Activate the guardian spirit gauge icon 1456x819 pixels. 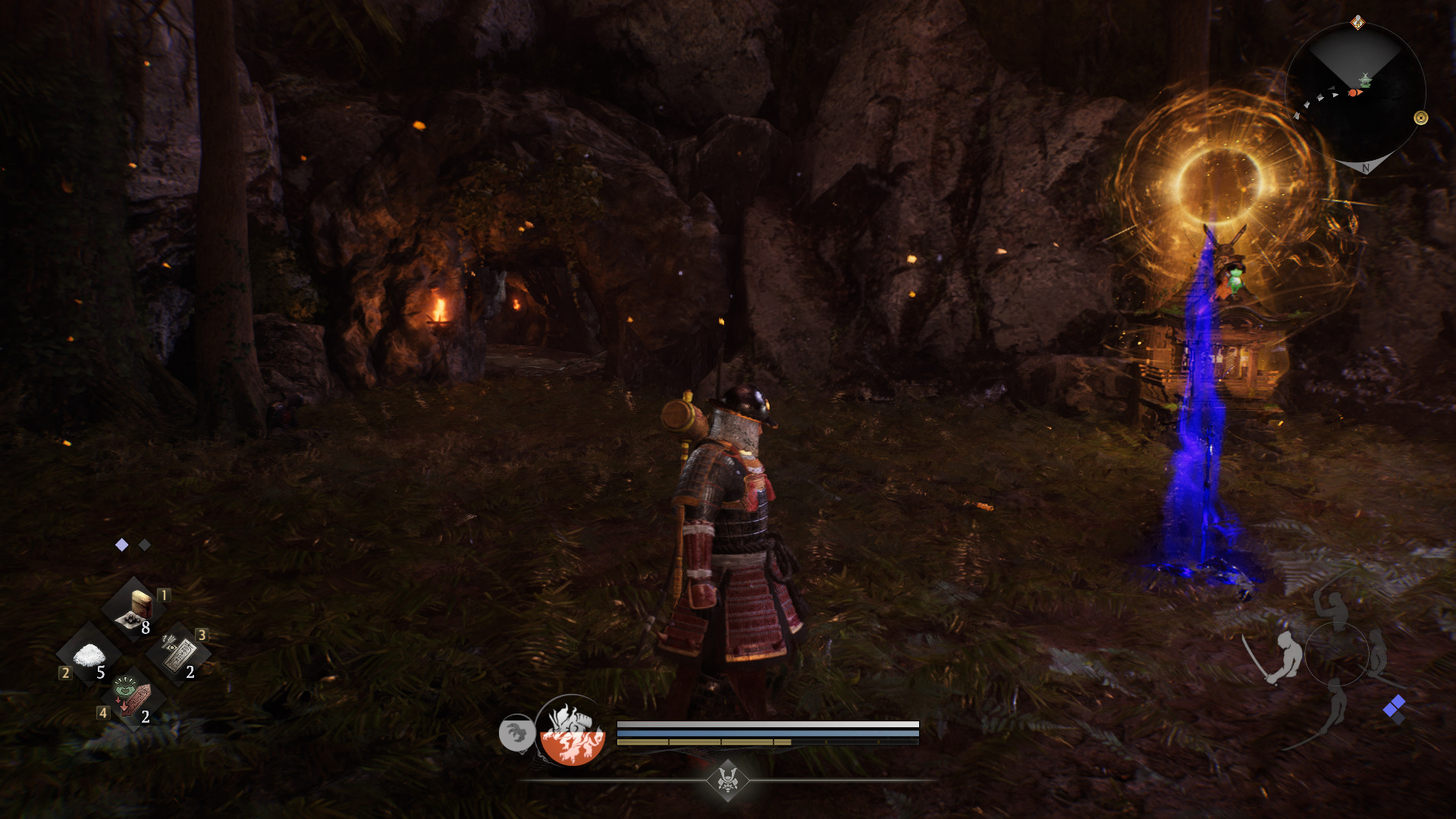(x=573, y=730)
